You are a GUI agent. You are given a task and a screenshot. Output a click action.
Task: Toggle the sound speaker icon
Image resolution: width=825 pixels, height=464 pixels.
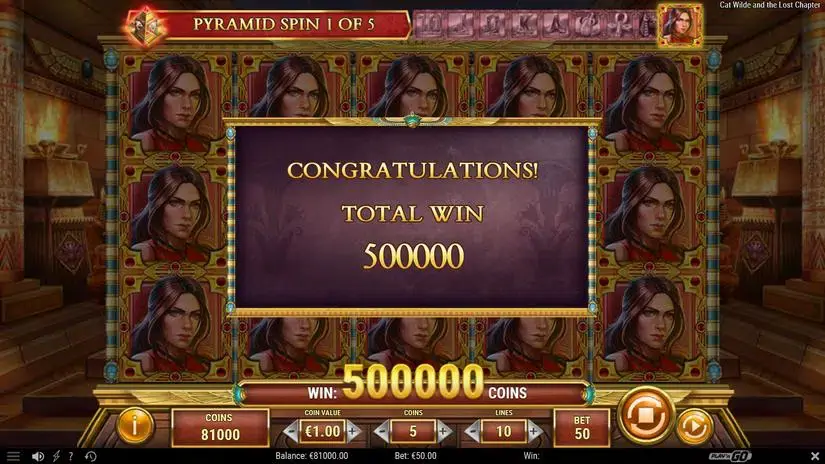[37, 457]
